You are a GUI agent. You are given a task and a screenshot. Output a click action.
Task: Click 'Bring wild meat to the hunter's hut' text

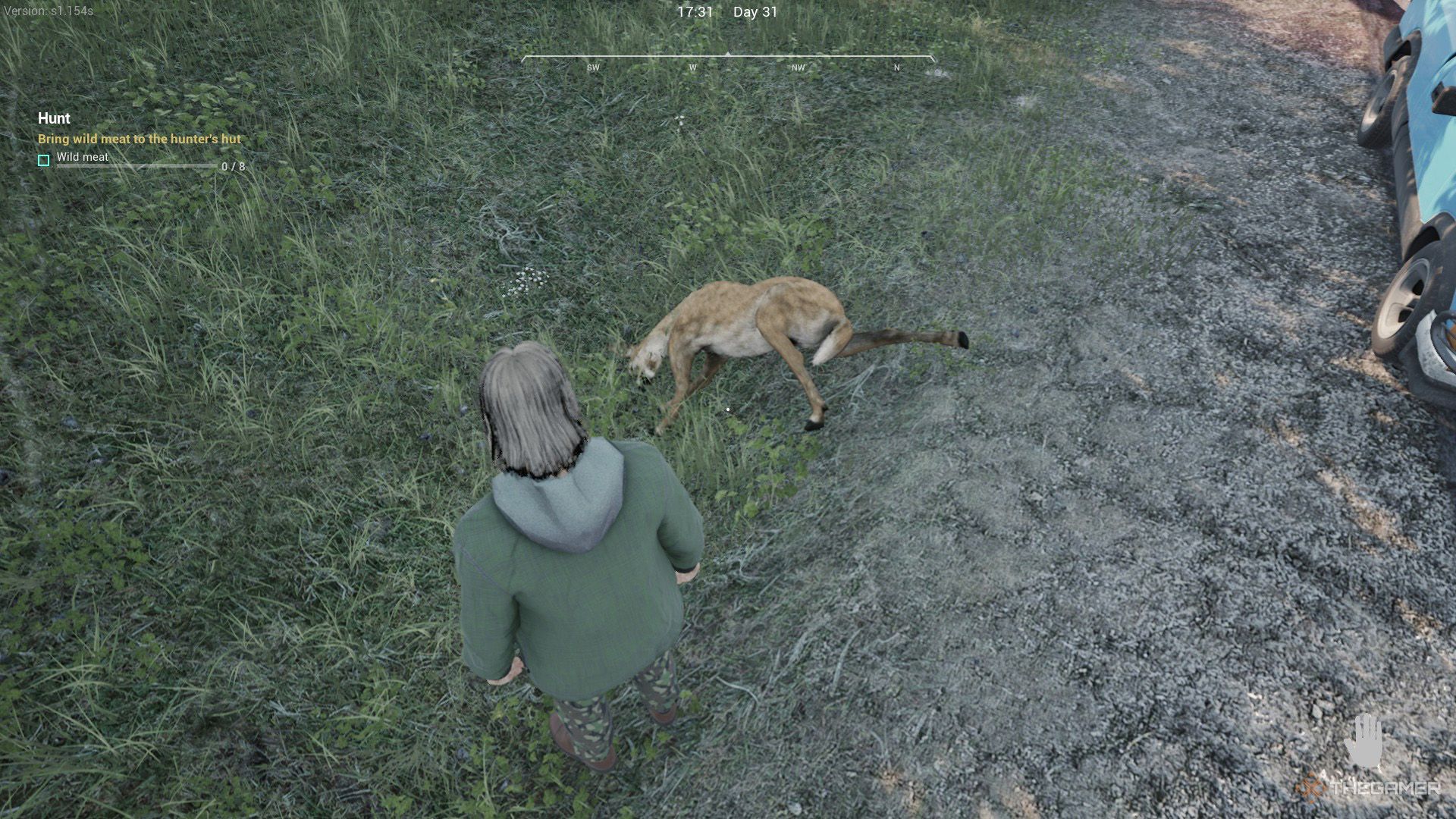coord(138,140)
